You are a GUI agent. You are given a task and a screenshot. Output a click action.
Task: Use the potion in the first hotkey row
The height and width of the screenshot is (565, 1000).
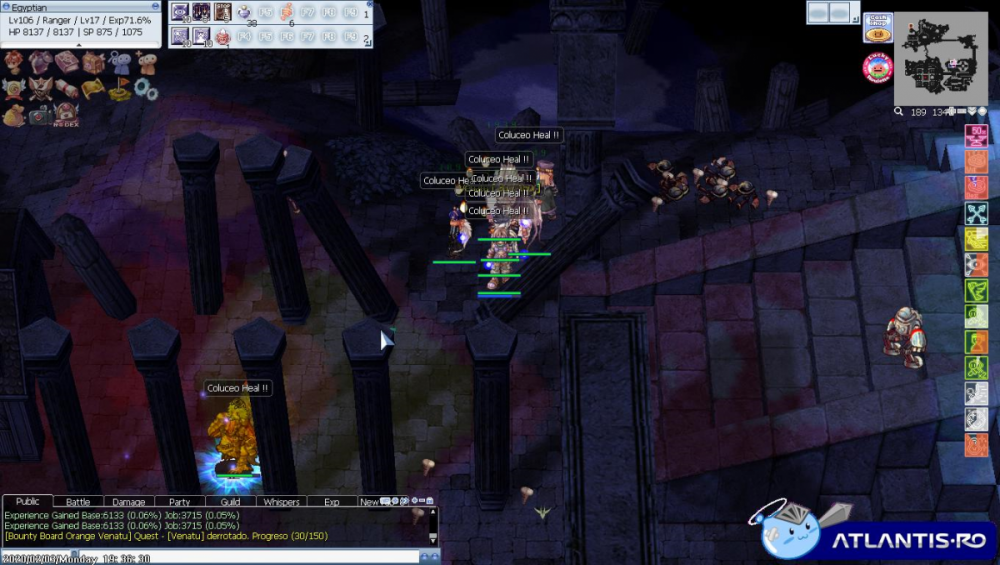coord(245,13)
